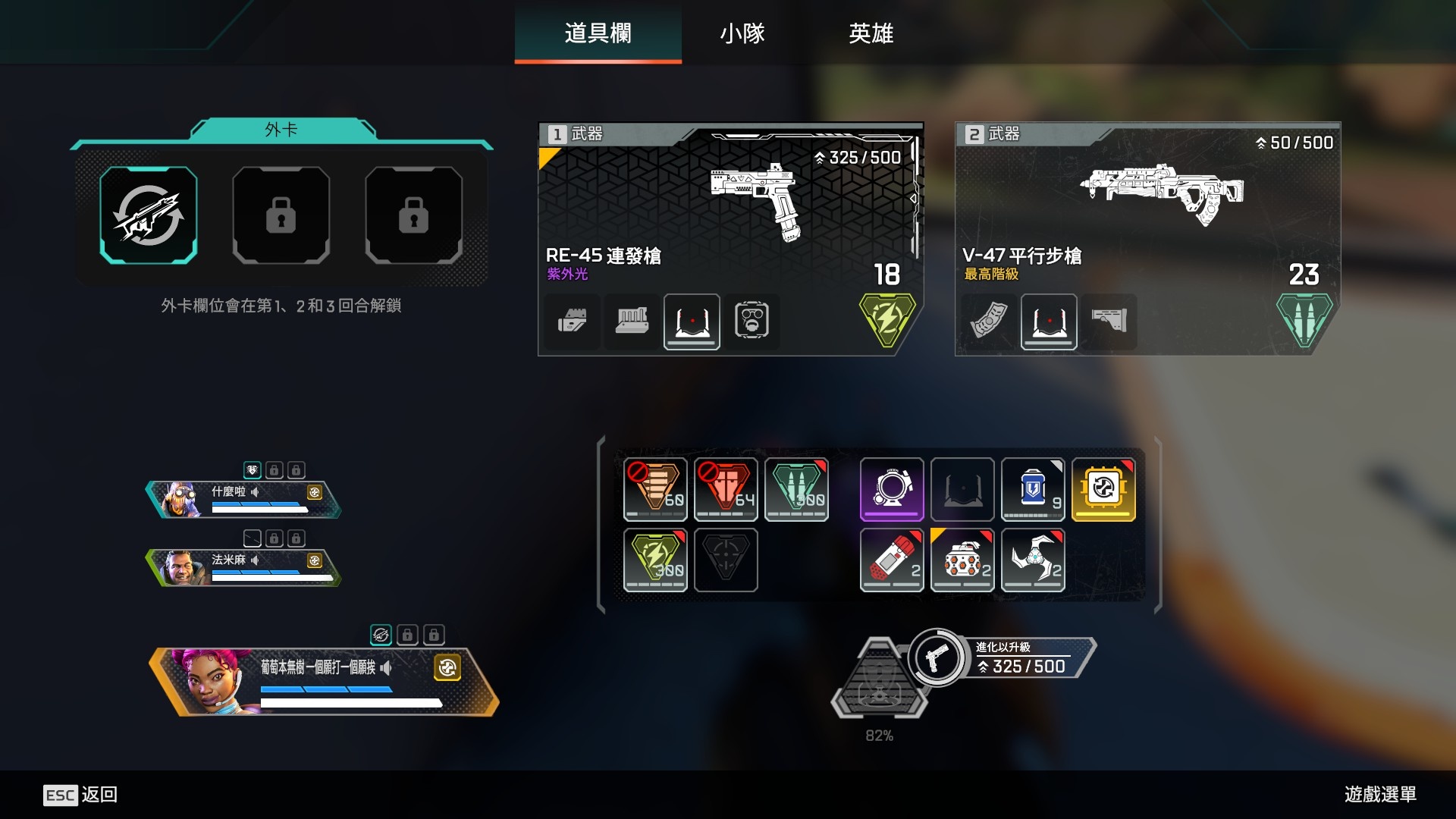This screenshot has width=1456, height=819.
Task: Open the 英雄 tab
Action: (871, 33)
